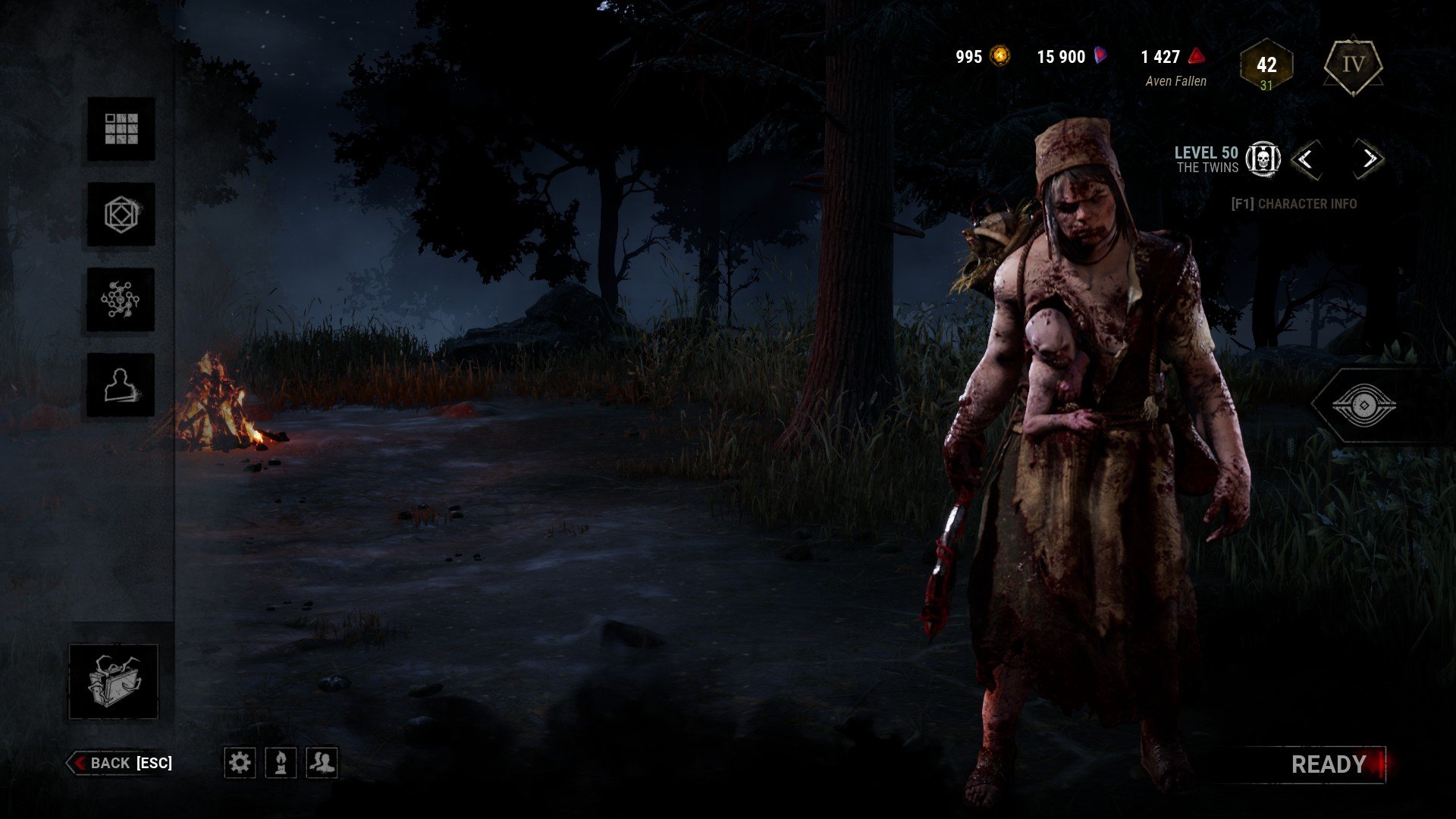The height and width of the screenshot is (819, 1456).
Task: Open the friends list icon
Action: pyautogui.click(x=322, y=762)
